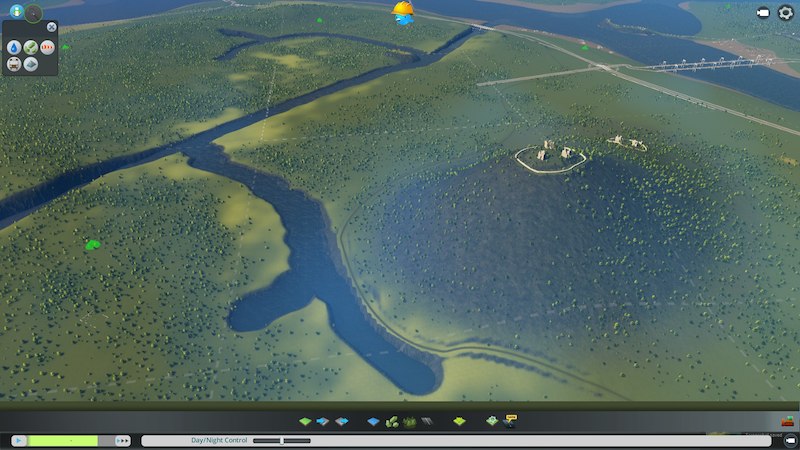Show the red arrows wind info view
The height and width of the screenshot is (450, 800).
pyautogui.click(x=47, y=47)
